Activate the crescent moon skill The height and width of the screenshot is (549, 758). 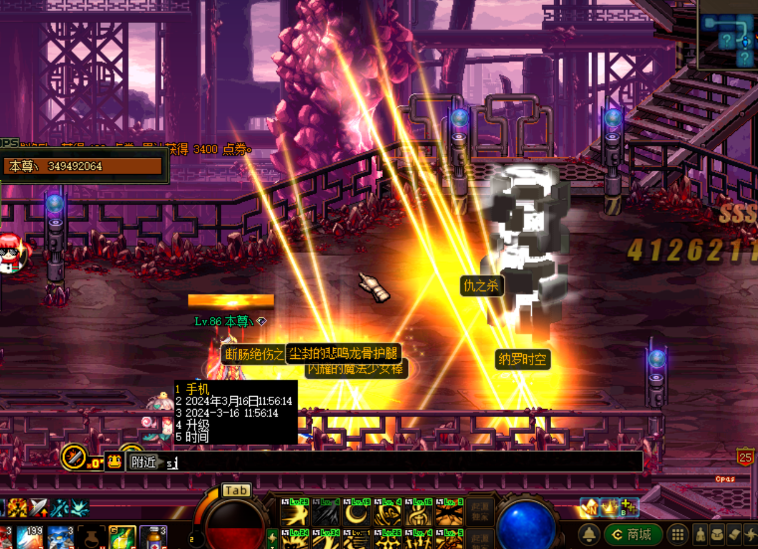coord(357,514)
